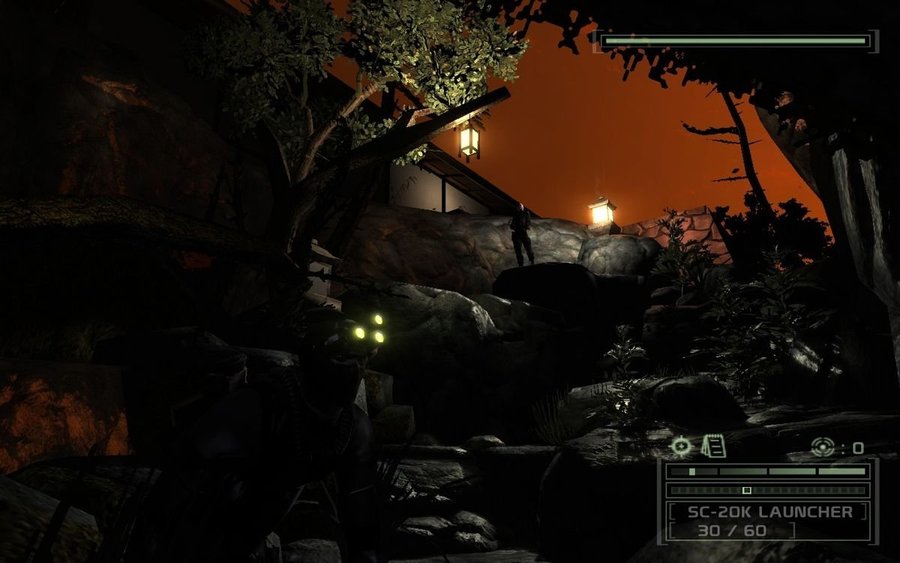Viewport: 900px width, 563px height.
Task: Click the crosshair objective icon
Action: pos(681,446)
